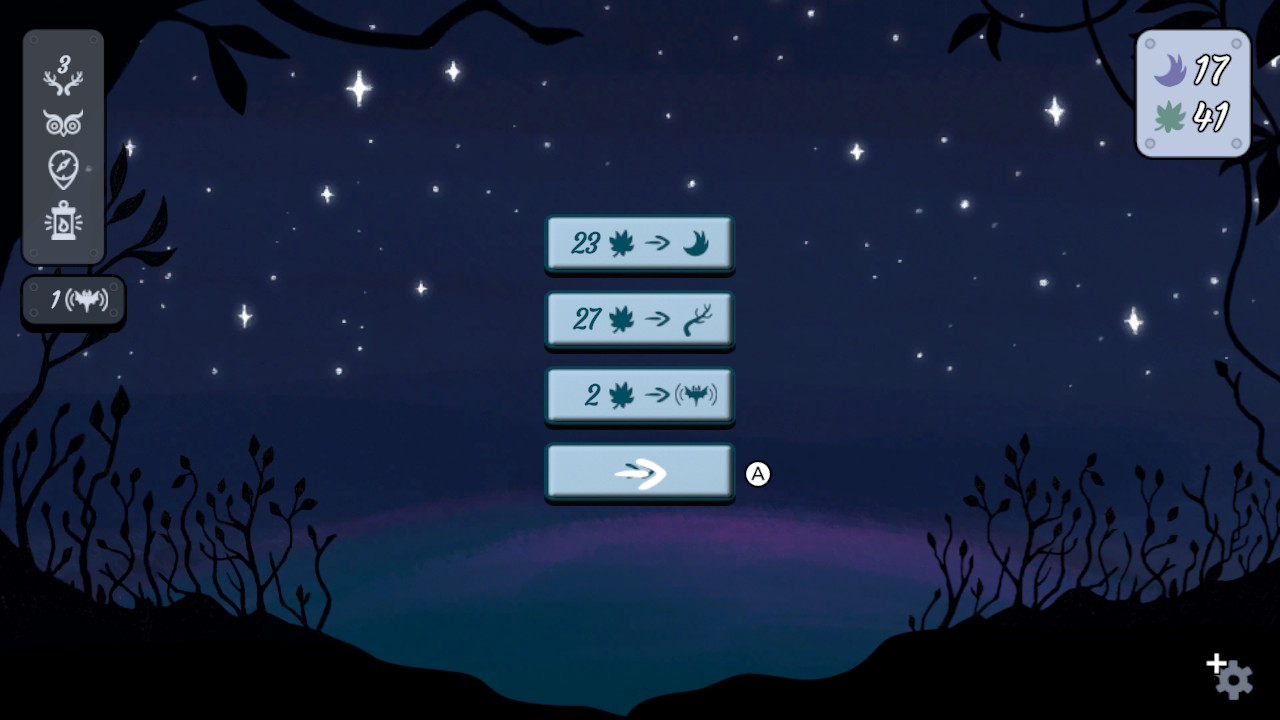Click the moon resource icon showing 17
The width and height of the screenshot is (1280, 720).
point(1169,70)
